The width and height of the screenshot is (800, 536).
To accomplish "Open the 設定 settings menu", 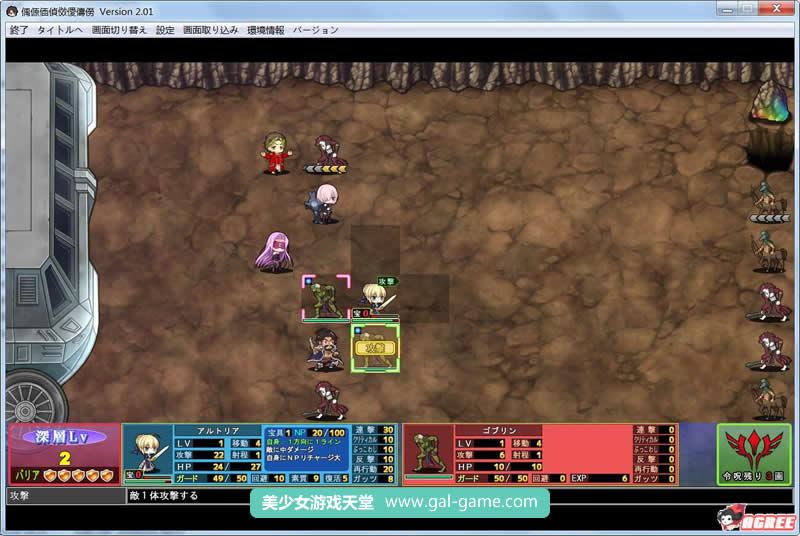I will [x=165, y=30].
